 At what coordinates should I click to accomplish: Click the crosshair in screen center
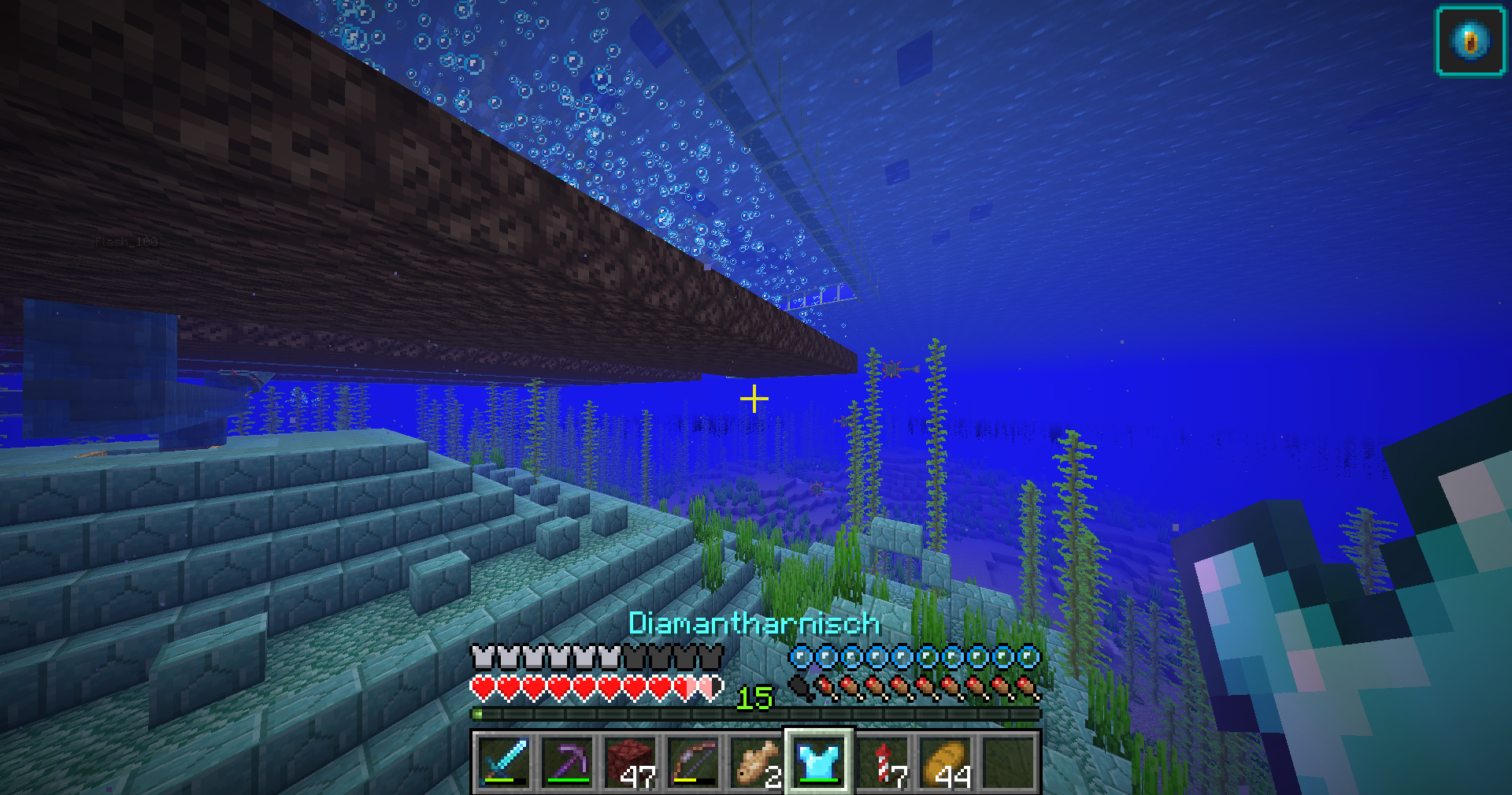(x=754, y=399)
